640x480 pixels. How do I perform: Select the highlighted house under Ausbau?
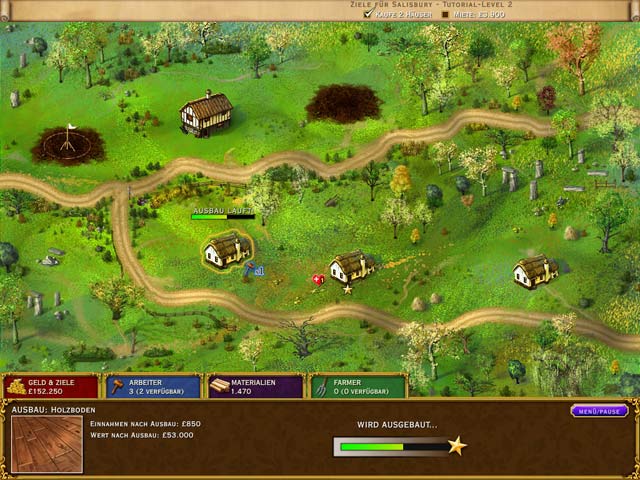tap(227, 248)
